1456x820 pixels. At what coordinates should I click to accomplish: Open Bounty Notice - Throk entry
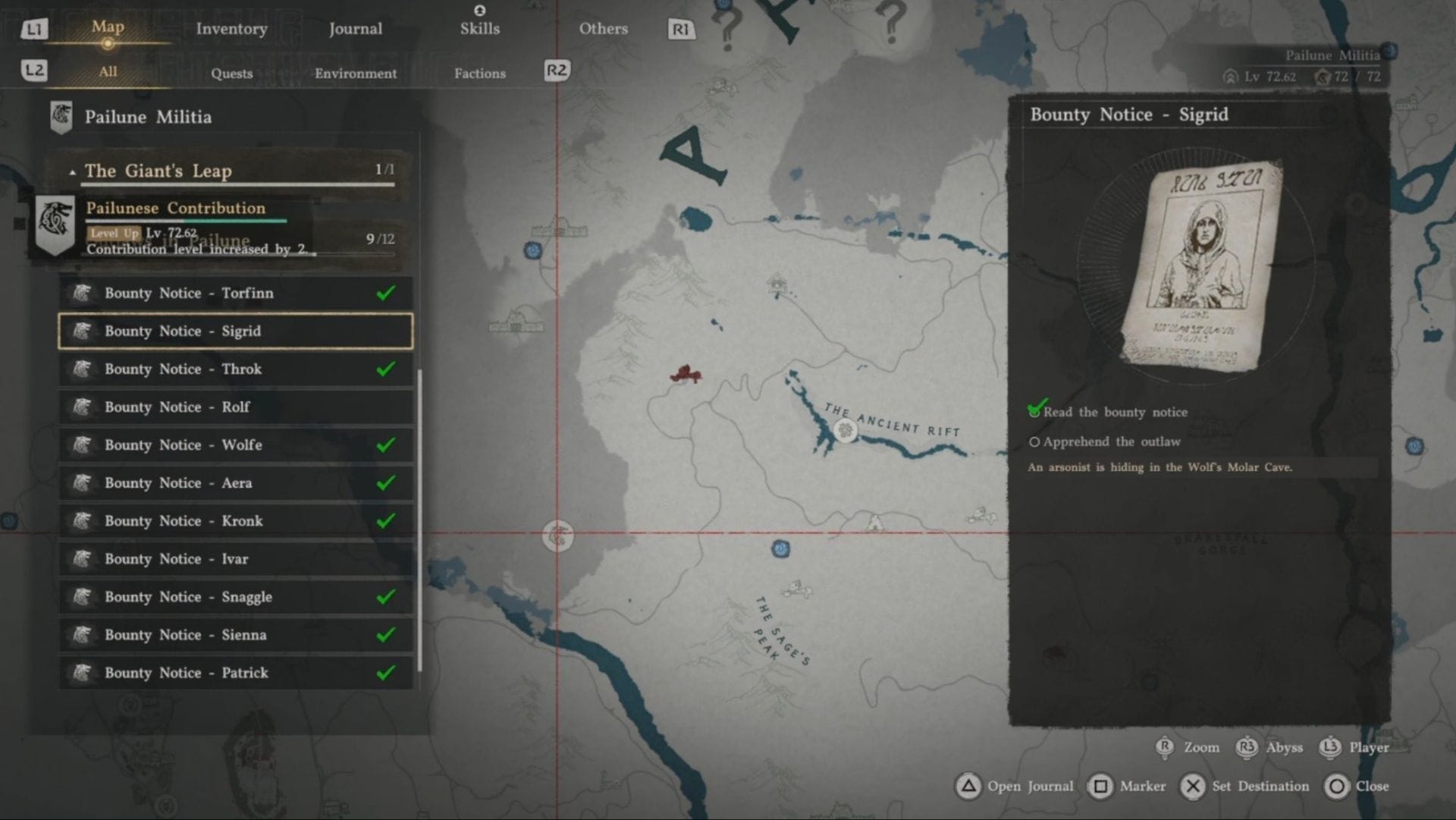(x=235, y=369)
